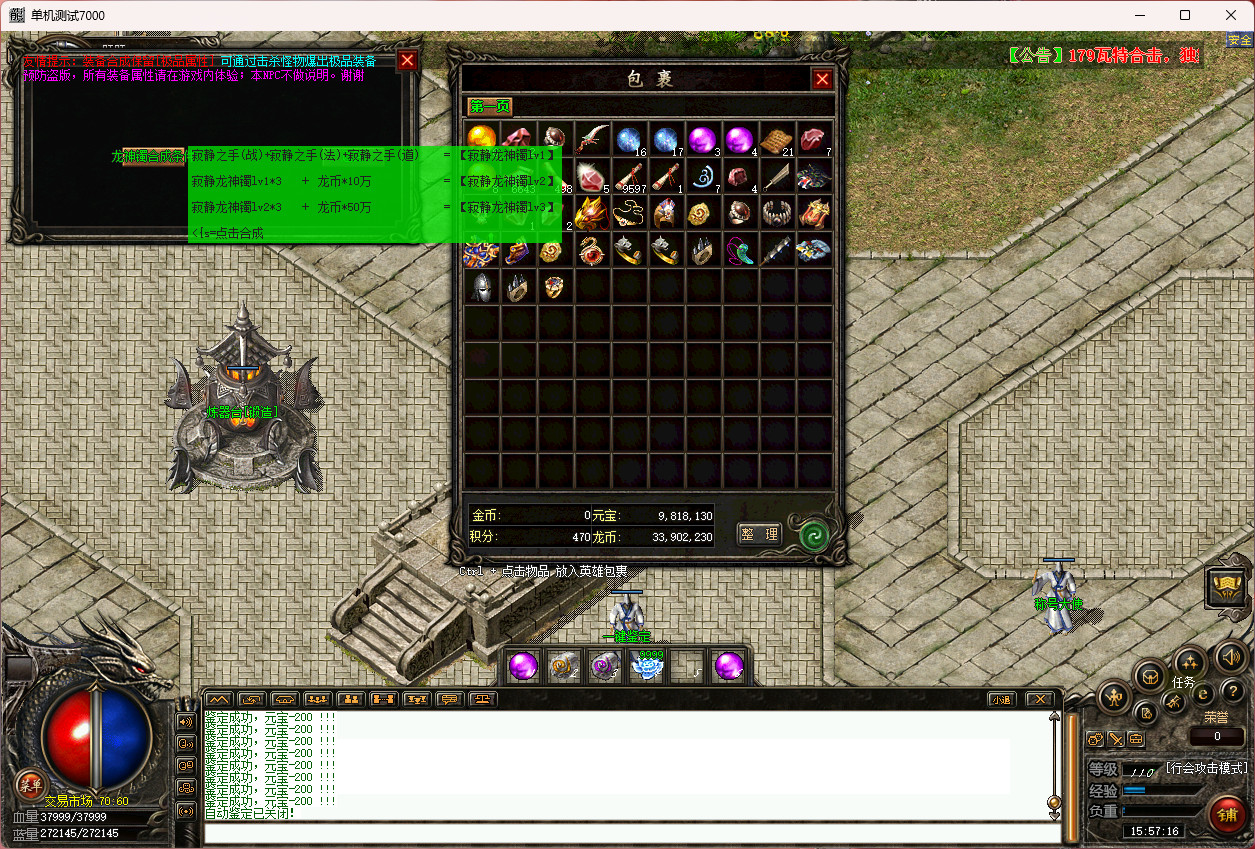Select the parchment book stack of 21
This screenshot has width=1255, height=849.
(x=777, y=139)
